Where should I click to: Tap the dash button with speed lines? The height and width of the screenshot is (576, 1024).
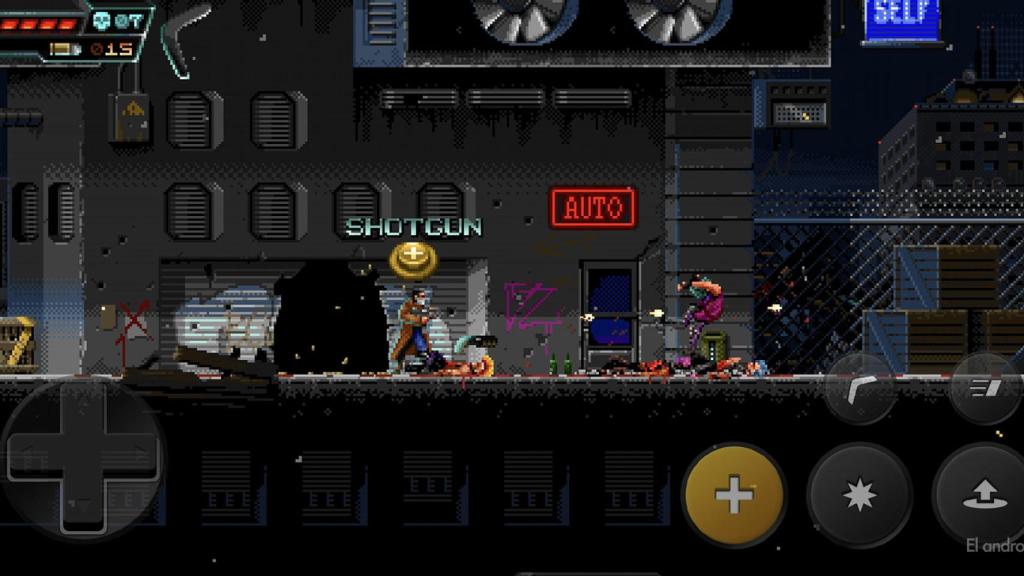click(983, 388)
